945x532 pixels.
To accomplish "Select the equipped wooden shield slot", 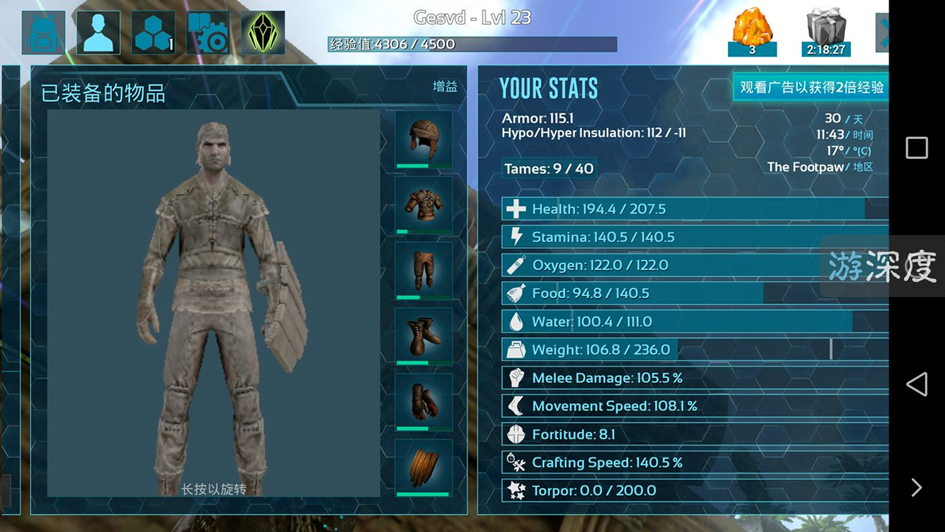I will pos(423,467).
